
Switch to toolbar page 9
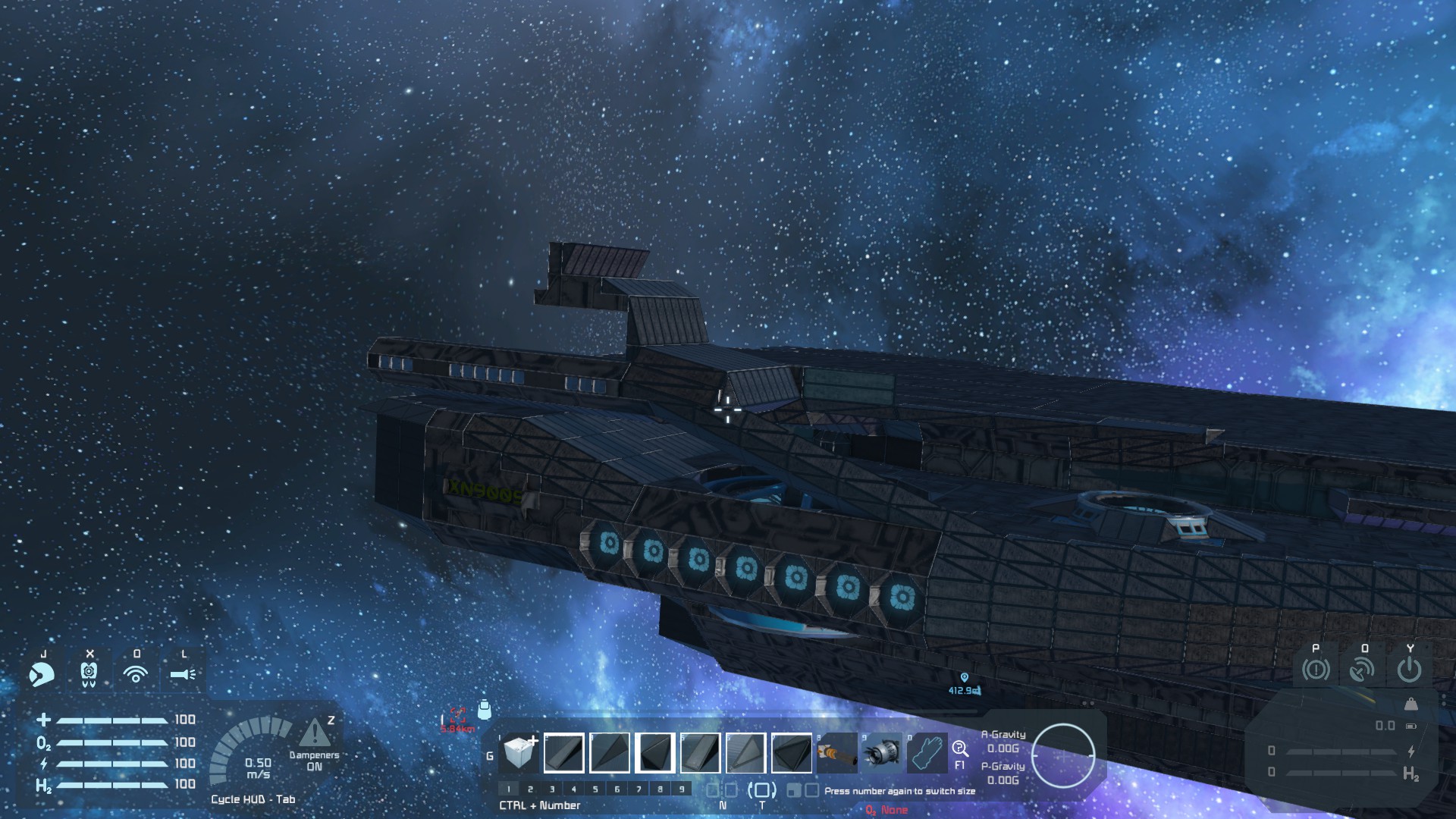click(x=682, y=789)
